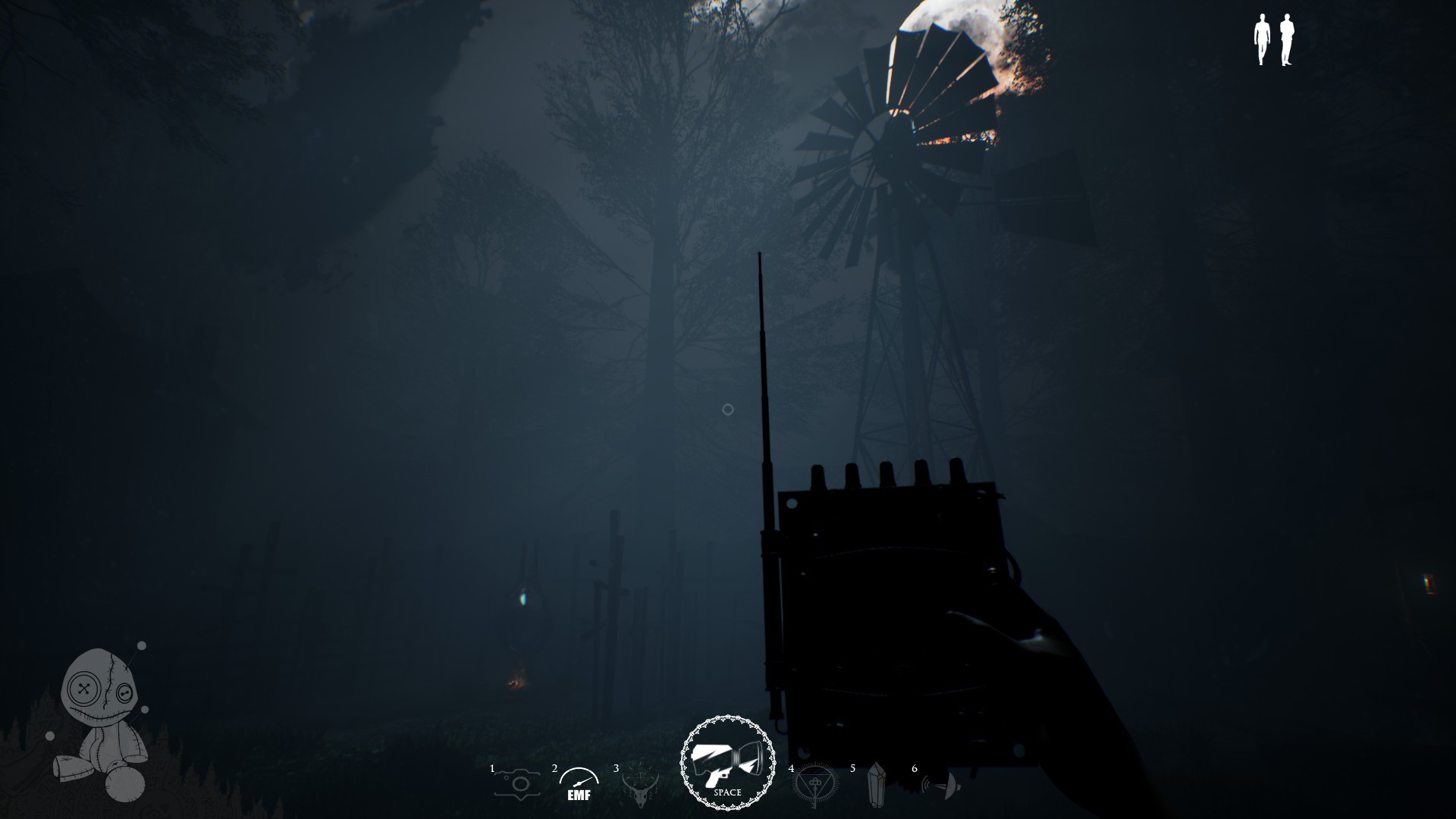Click the center crosshair dot
This screenshot has width=1456, height=819.
click(x=727, y=409)
